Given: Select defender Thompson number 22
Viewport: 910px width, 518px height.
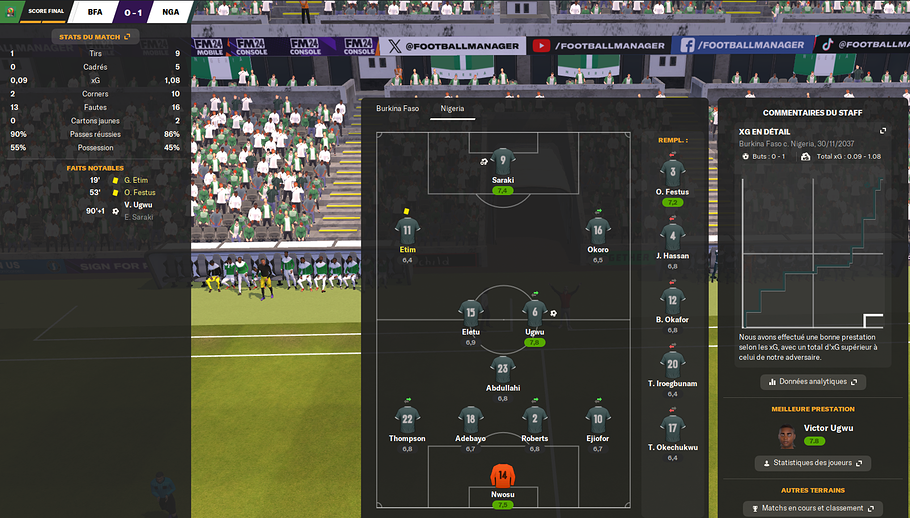Looking at the screenshot, I should coord(407,419).
